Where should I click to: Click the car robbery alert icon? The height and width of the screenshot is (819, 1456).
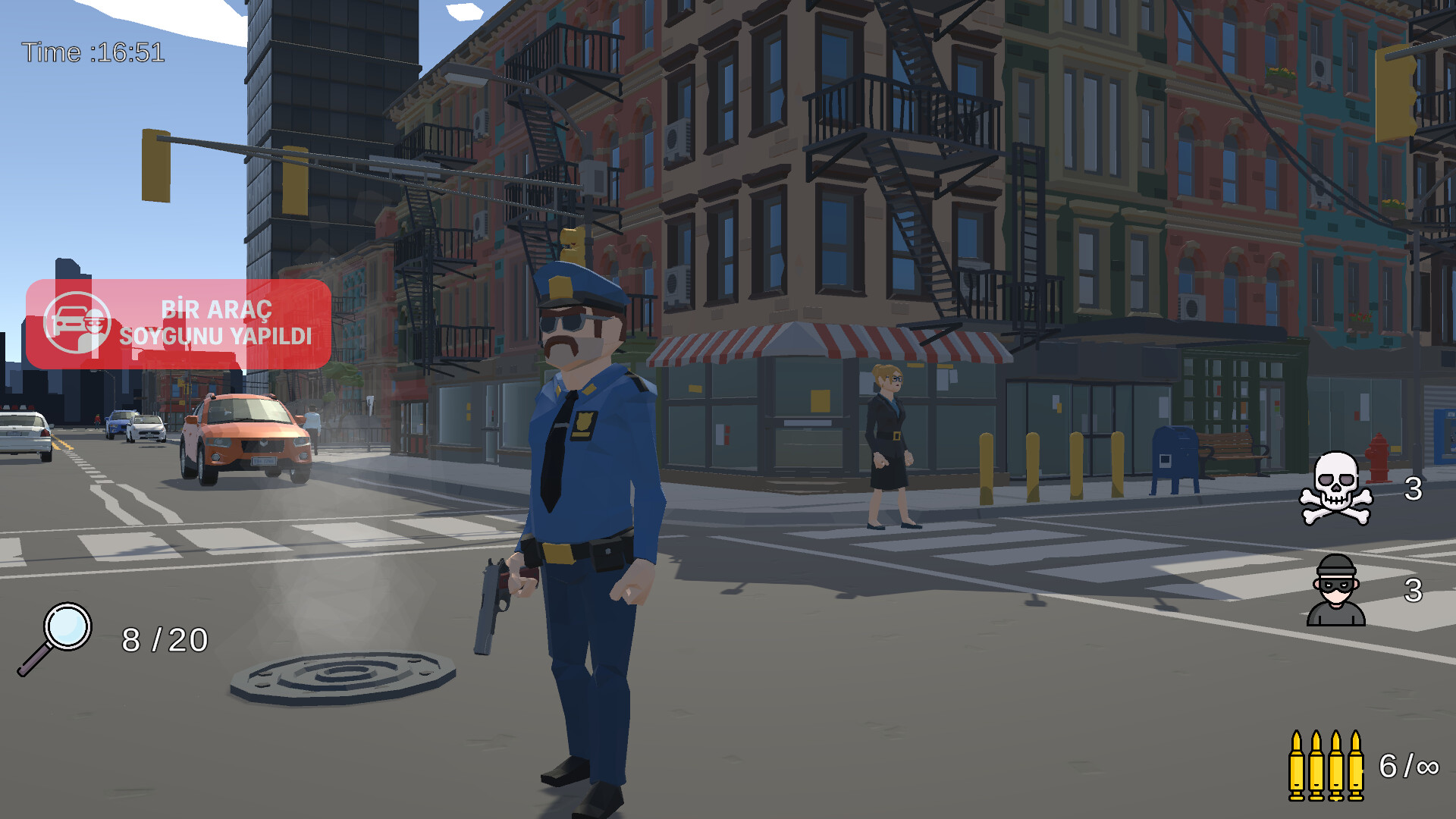click(x=78, y=325)
